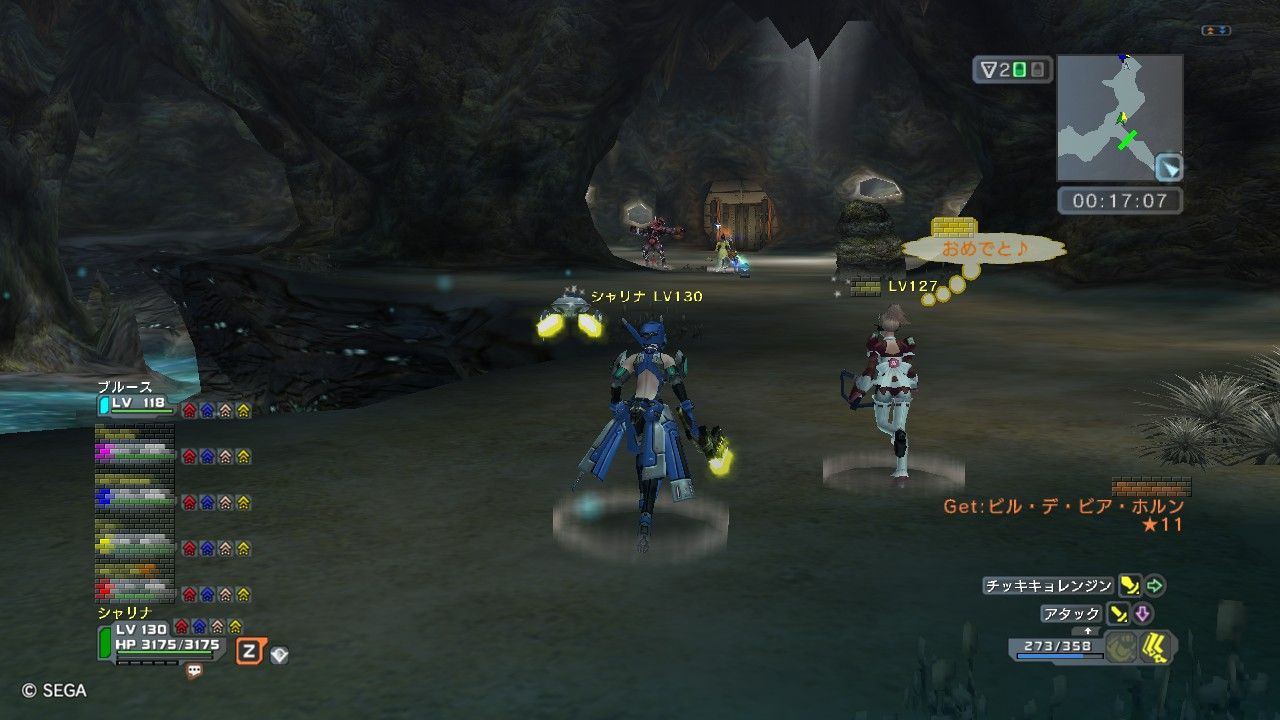This screenshot has width=1280, height=720.
Task: Open the cave minimap
Action: [1119, 117]
